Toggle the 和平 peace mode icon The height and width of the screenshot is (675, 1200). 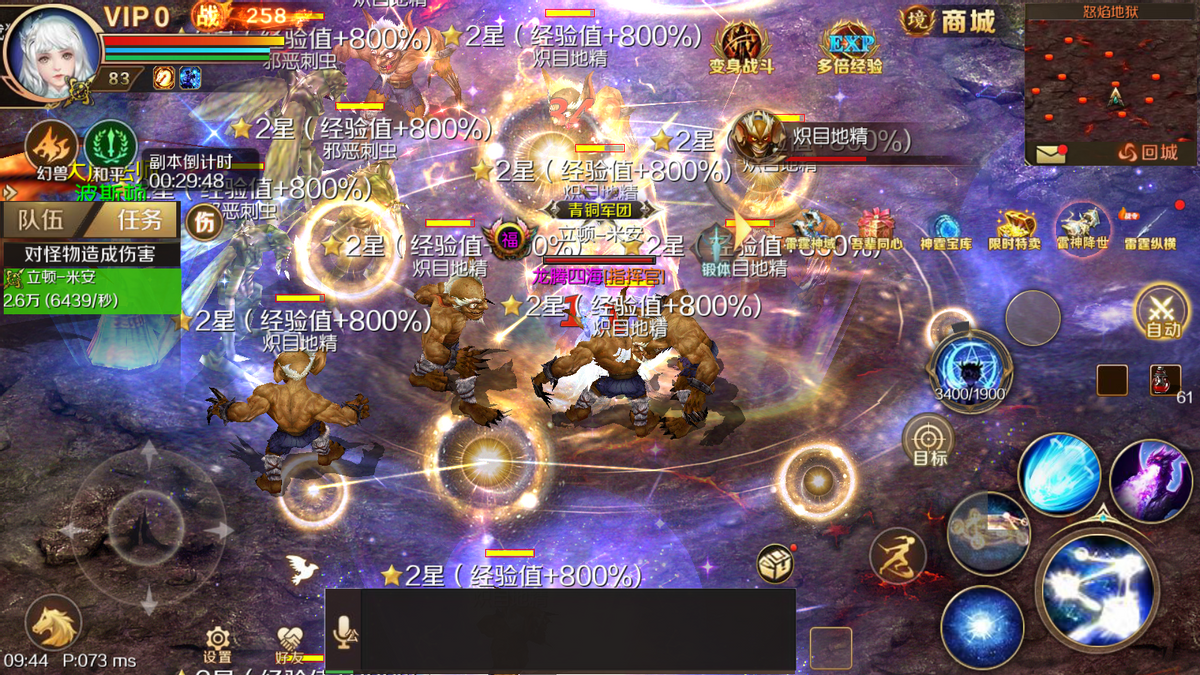point(110,146)
